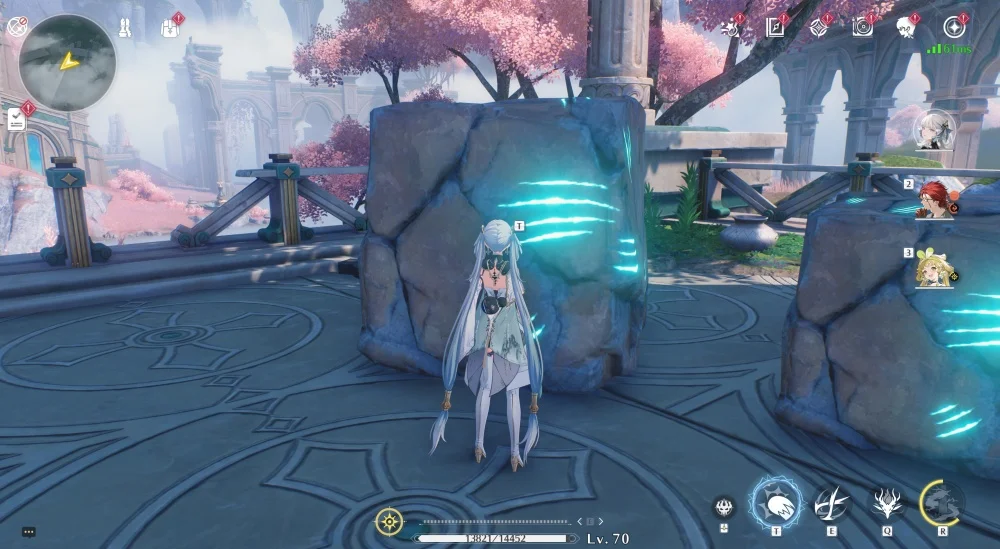Open the circled star menu icon
Viewport: 1000px width, 549px height.
click(x=953, y=28)
